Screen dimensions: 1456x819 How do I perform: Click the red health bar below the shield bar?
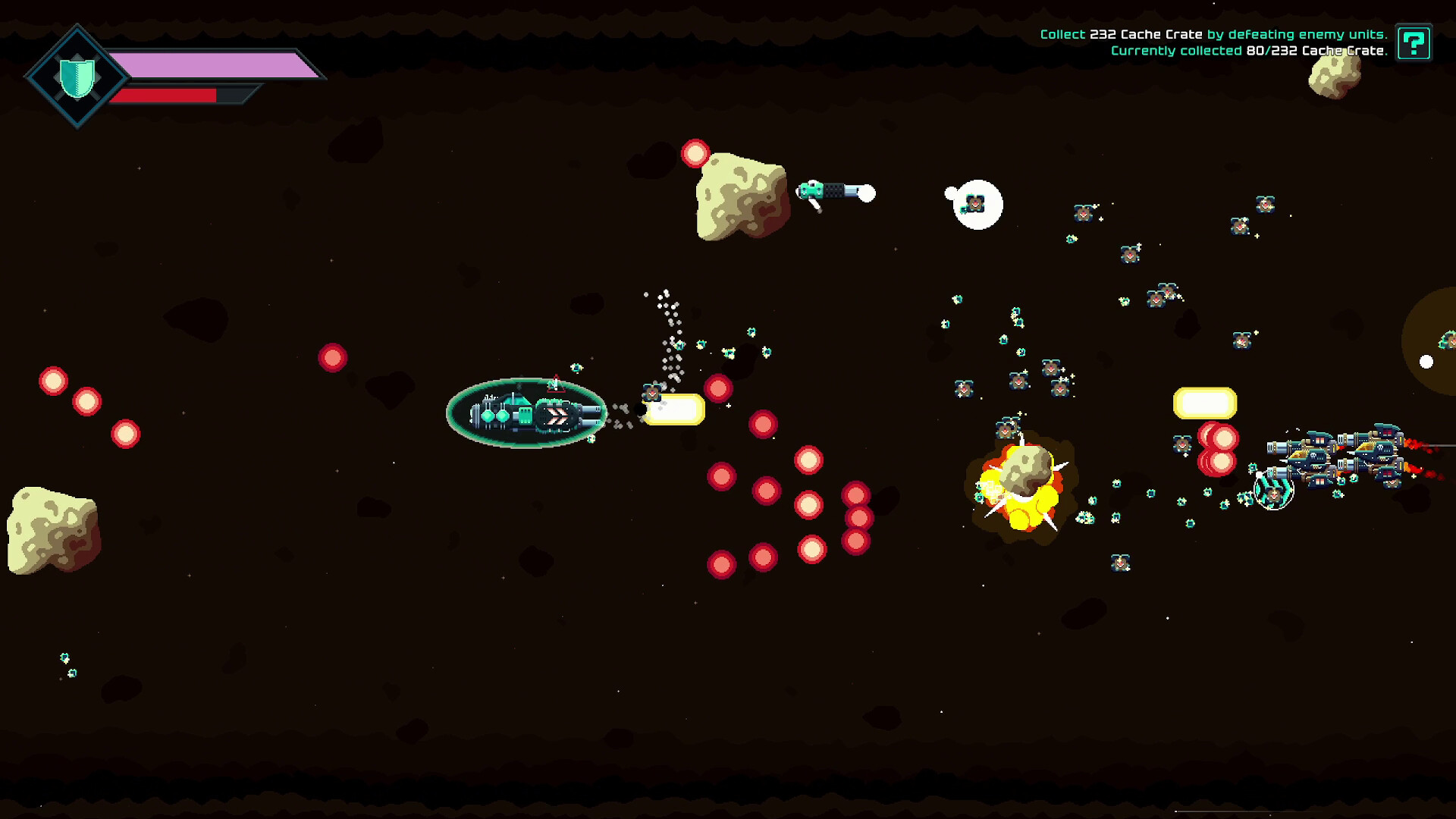tap(168, 96)
